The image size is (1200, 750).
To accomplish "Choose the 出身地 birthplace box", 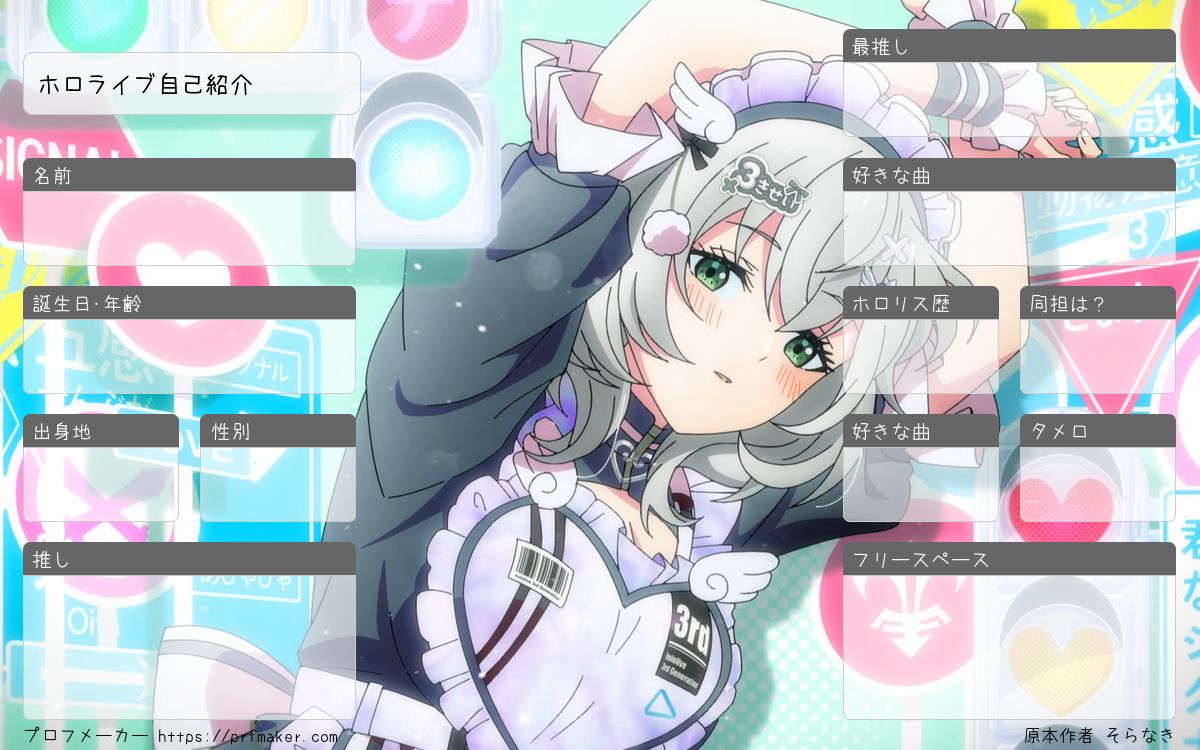I will (101, 484).
